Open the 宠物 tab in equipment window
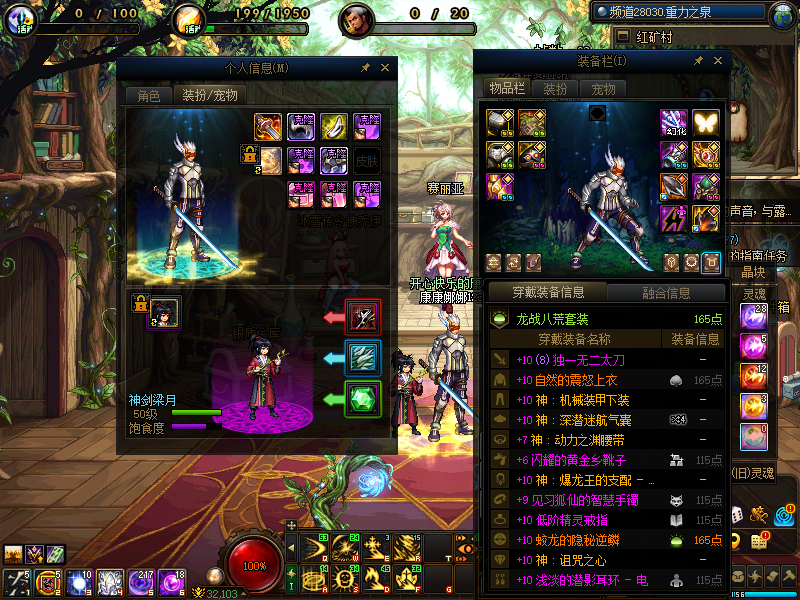The height and width of the screenshot is (600, 800). coord(603,89)
